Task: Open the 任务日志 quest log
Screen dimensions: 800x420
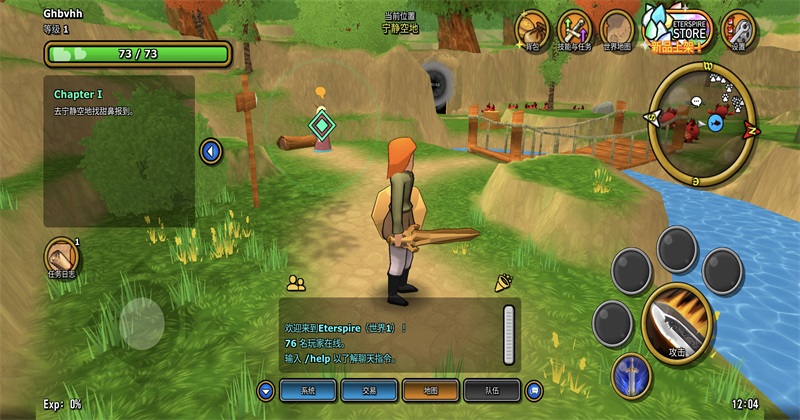Action: pos(62,256)
